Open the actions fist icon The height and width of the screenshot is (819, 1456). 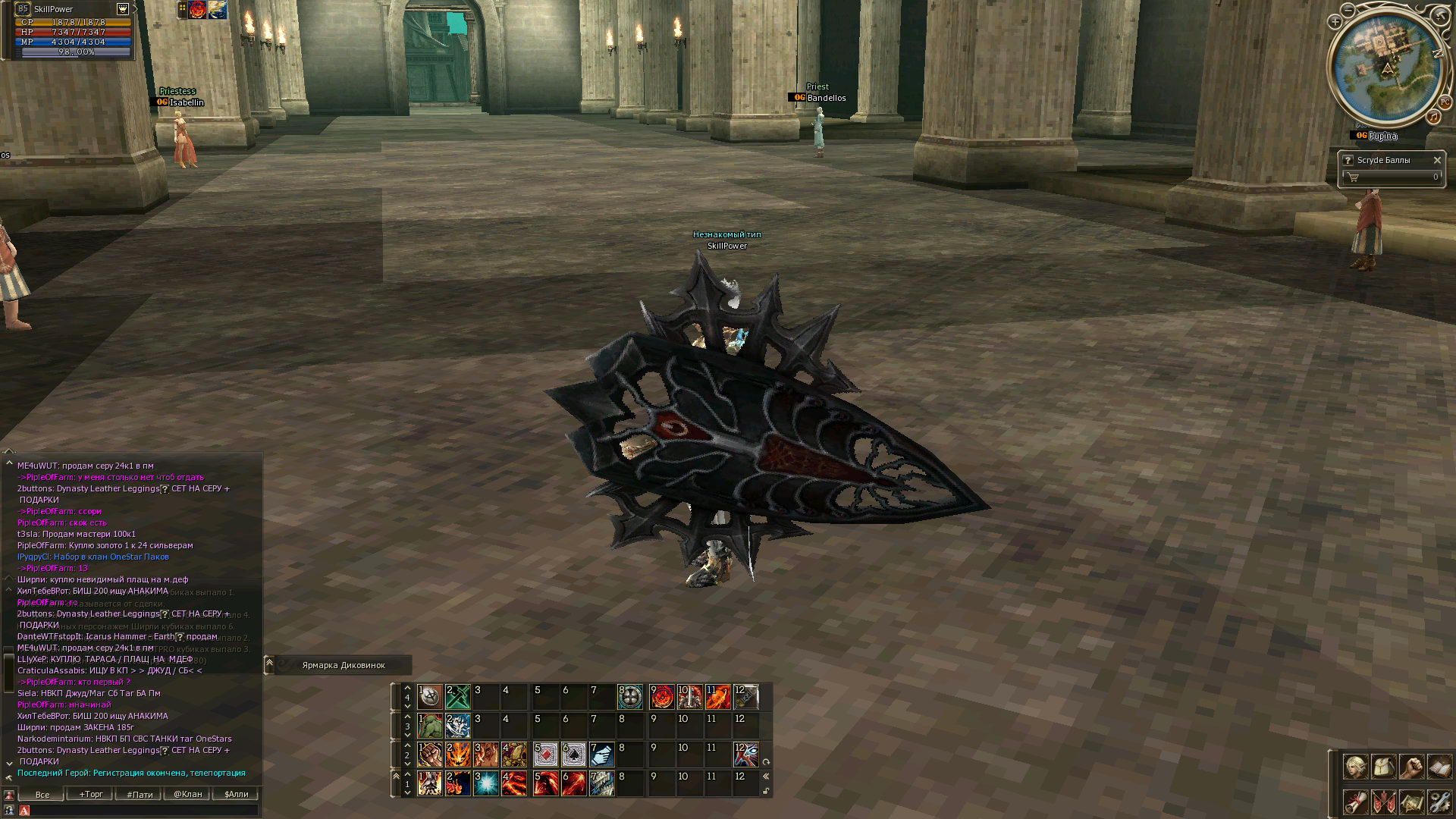tap(1411, 767)
